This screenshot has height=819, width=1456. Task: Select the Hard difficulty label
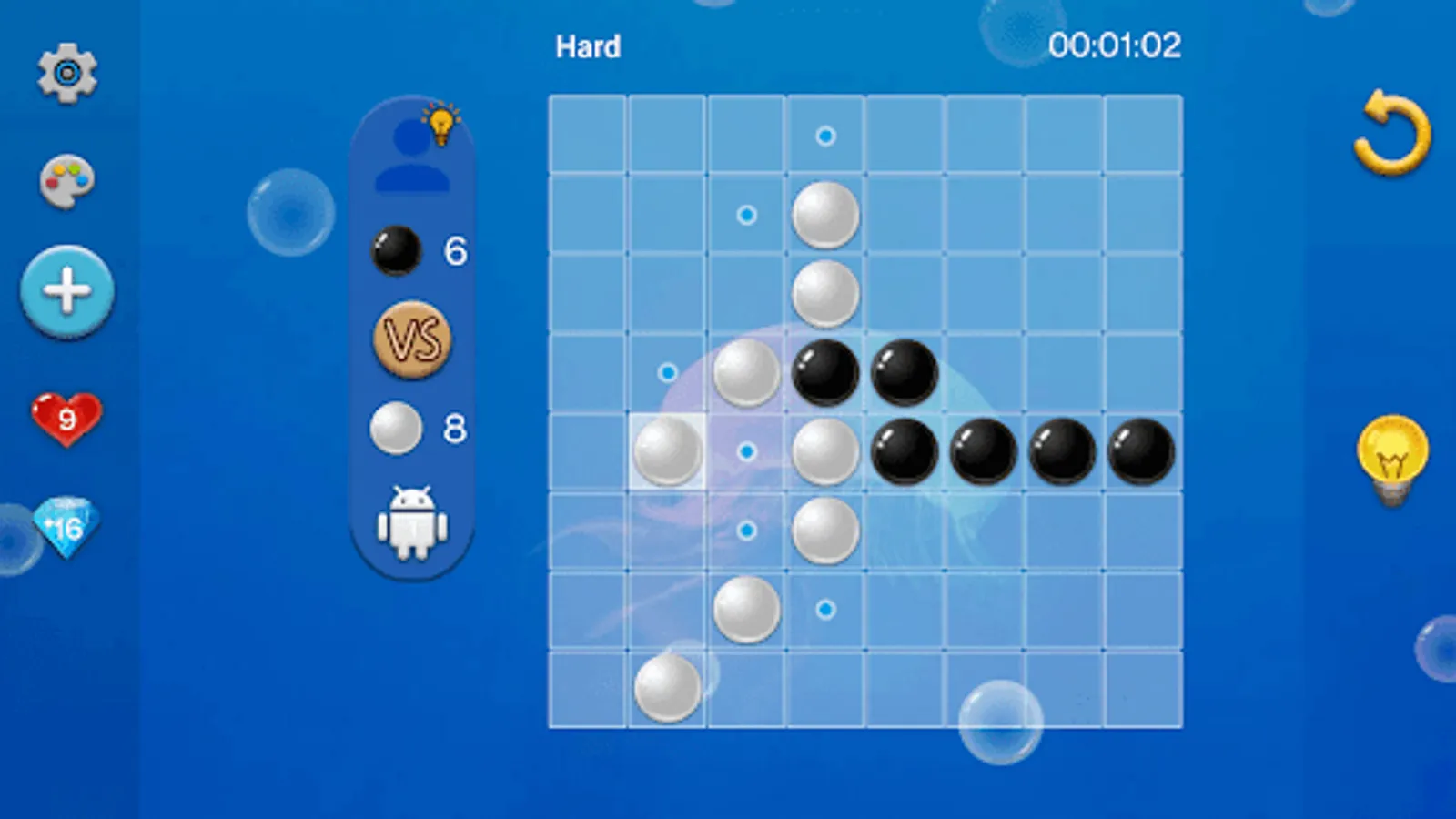click(x=587, y=46)
